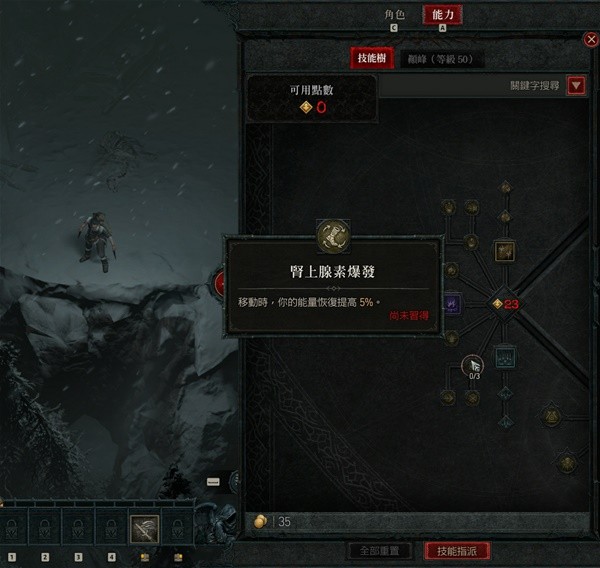Select the purple skill node in the tree
Screen dimensions: 600x568
pyautogui.click(x=451, y=302)
